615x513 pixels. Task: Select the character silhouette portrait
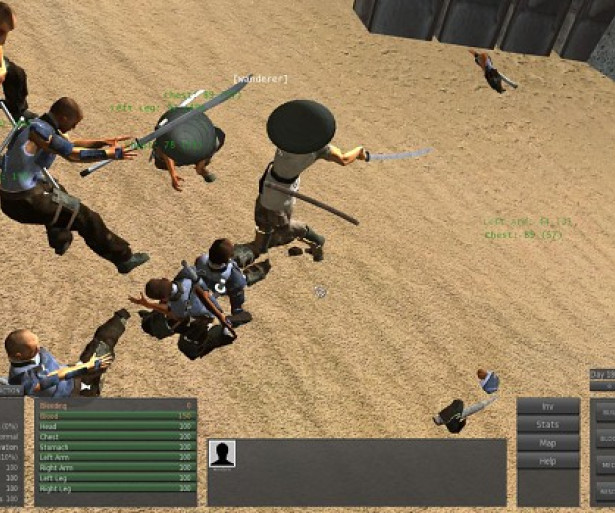coord(222,454)
